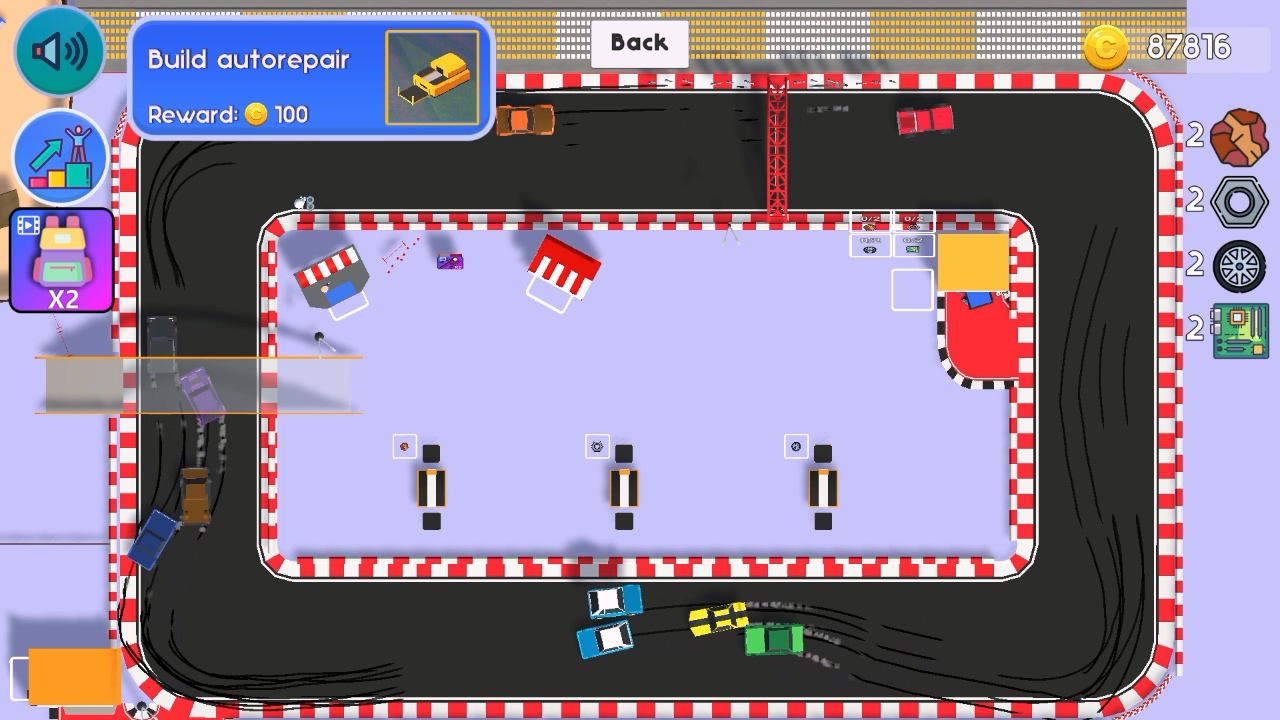Click the empty white build slot square
1280x720 pixels.
click(912, 289)
